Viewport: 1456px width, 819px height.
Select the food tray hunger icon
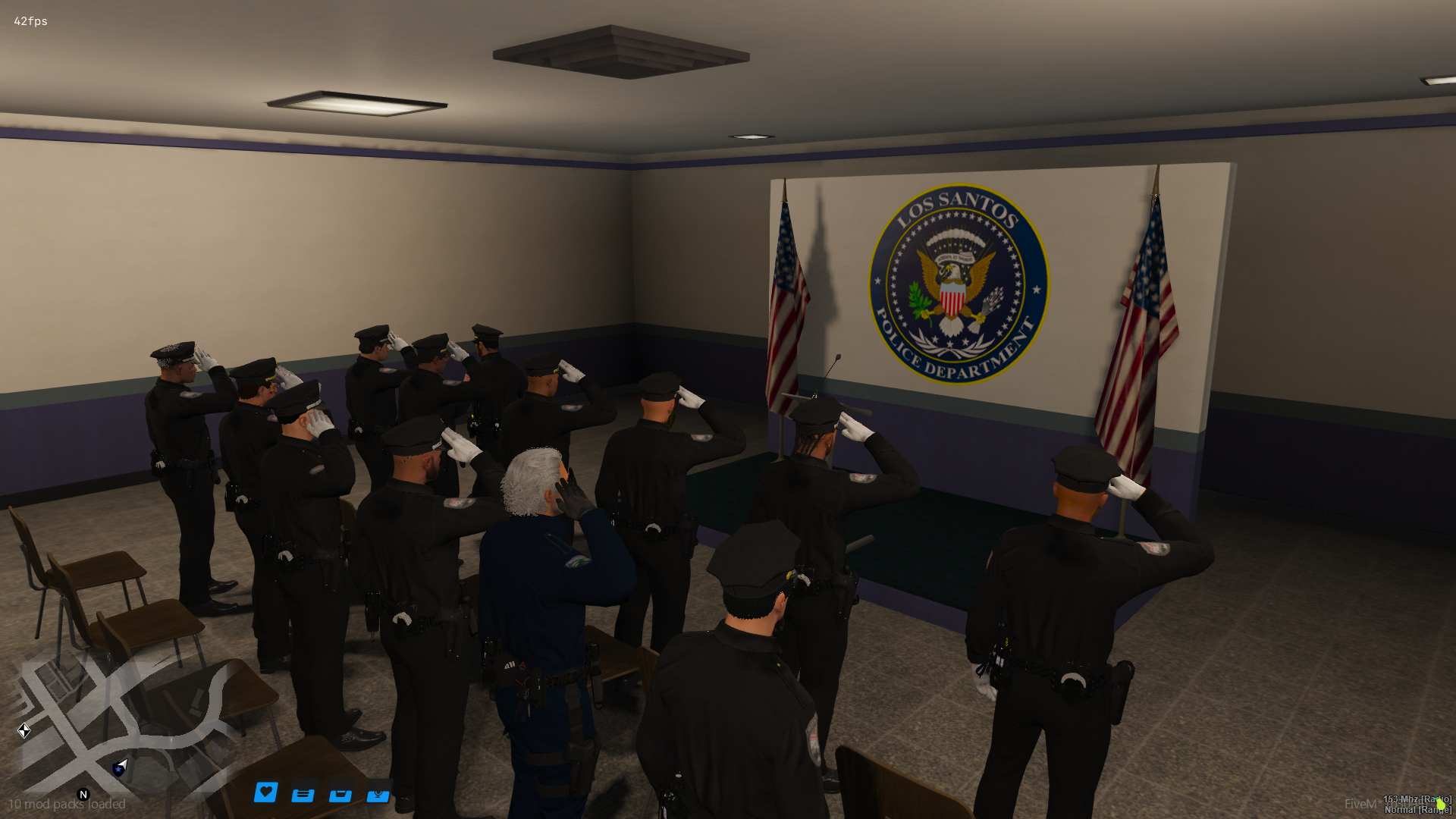tap(303, 794)
